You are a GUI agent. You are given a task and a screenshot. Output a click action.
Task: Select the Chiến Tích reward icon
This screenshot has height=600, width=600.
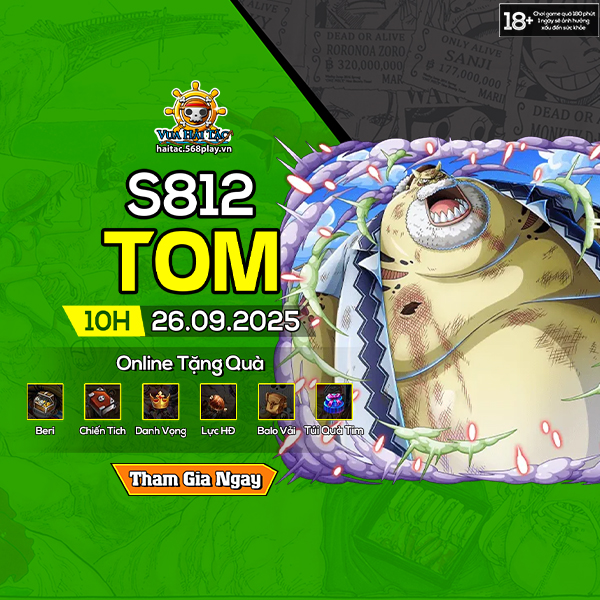[102, 401]
